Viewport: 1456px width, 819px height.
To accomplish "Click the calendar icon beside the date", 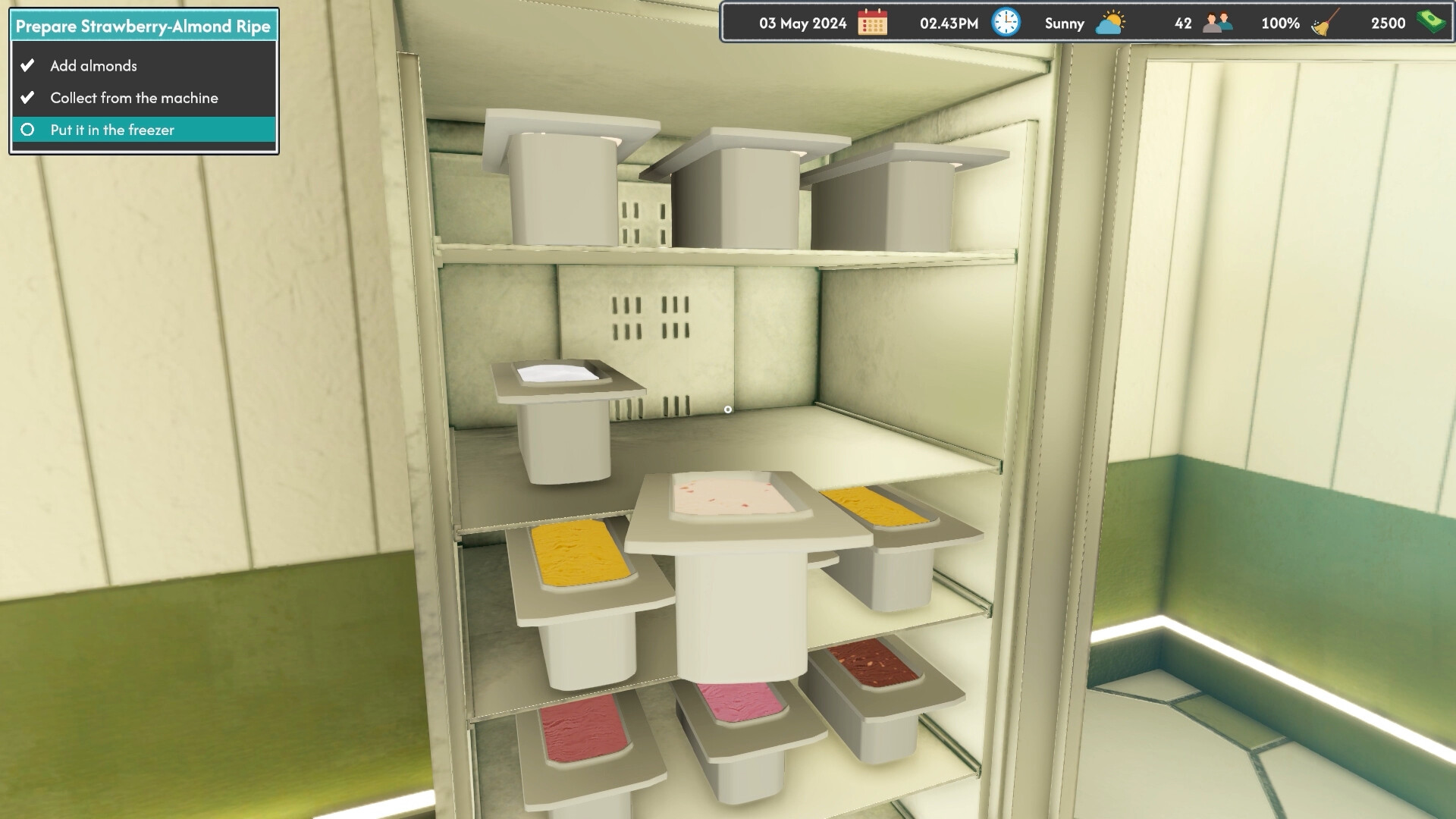I will coord(874,23).
